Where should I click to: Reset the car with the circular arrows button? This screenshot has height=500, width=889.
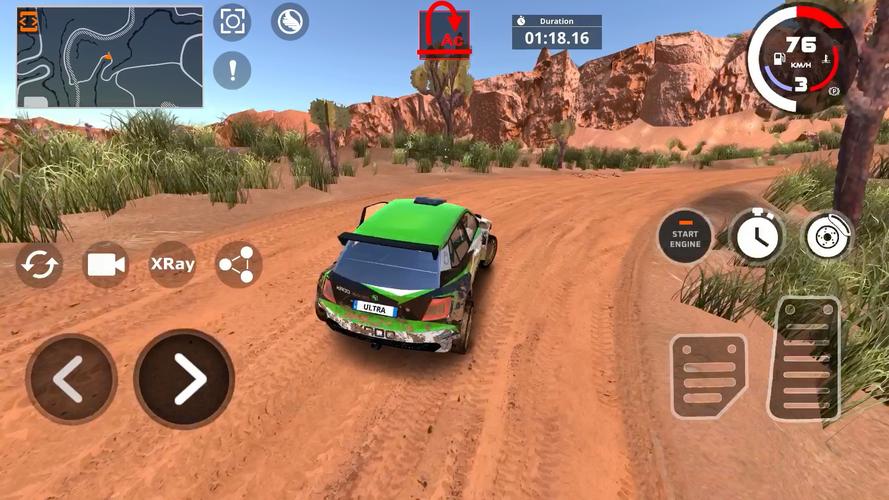pyautogui.click(x=39, y=265)
